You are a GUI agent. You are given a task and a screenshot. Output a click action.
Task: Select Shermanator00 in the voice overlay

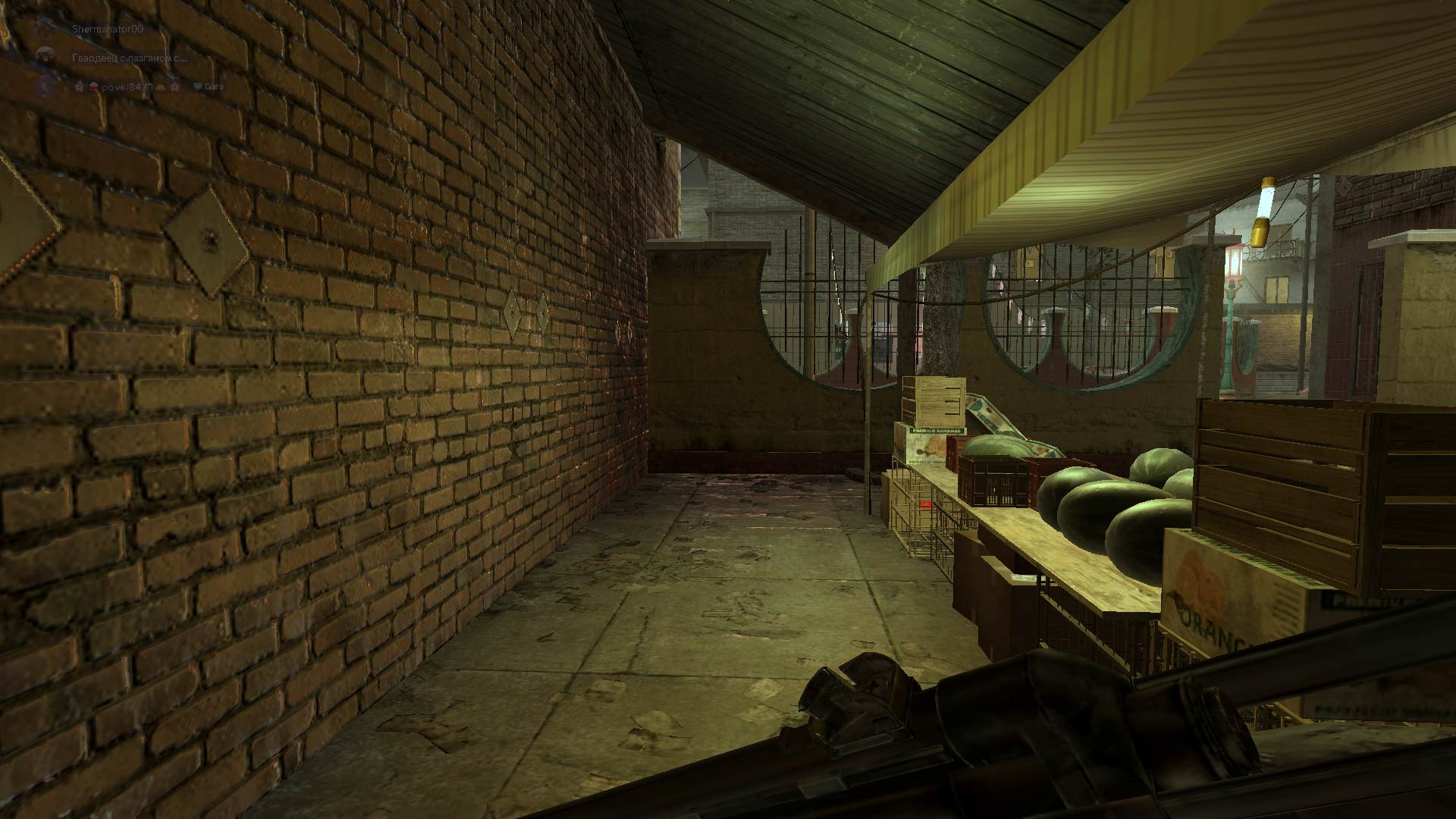click(x=106, y=29)
